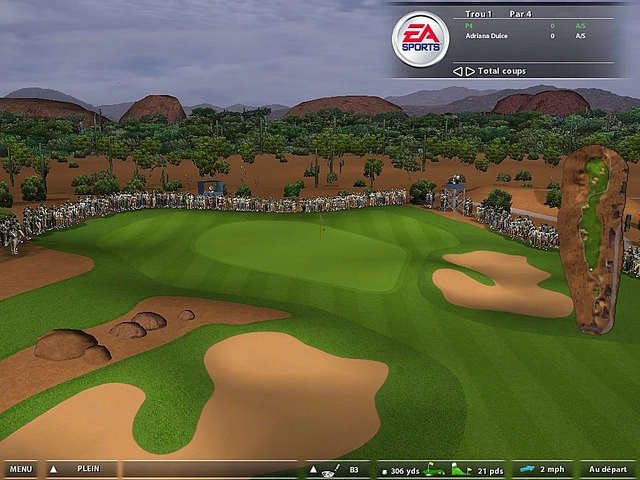640x480 pixels.
Task: Click the Au départ button
Action: coord(607,469)
